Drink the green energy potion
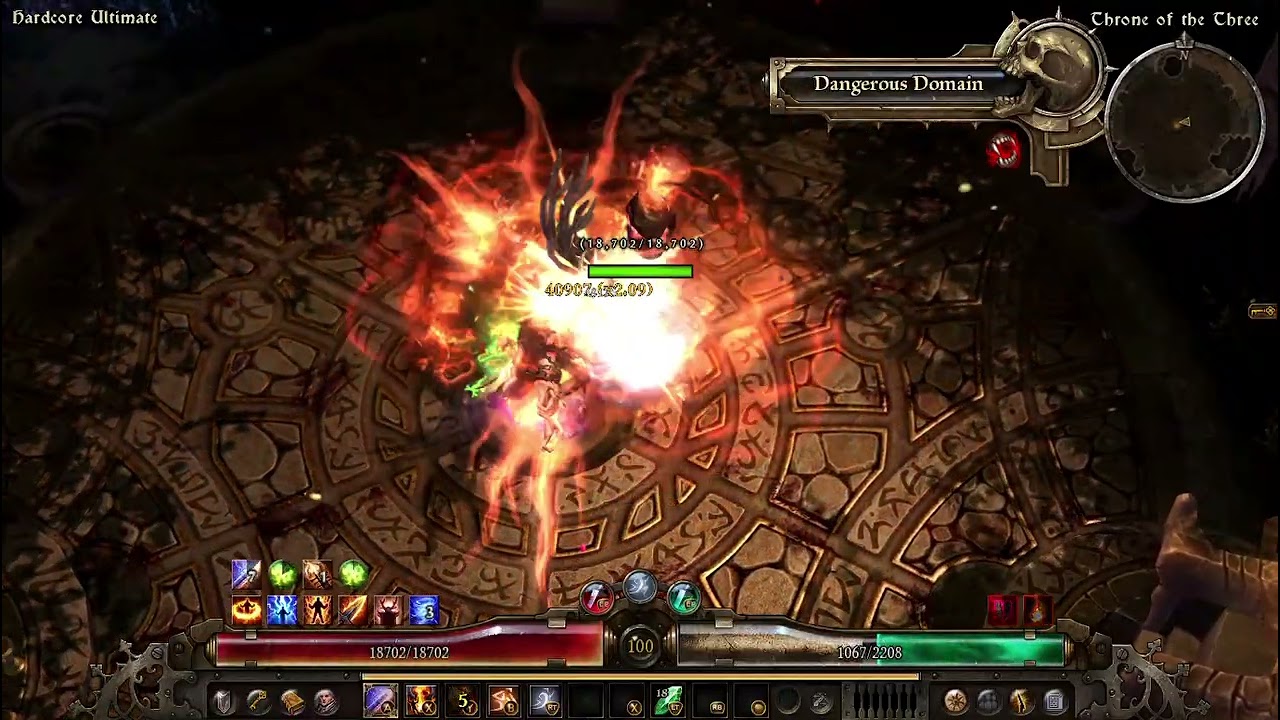 (x=683, y=599)
